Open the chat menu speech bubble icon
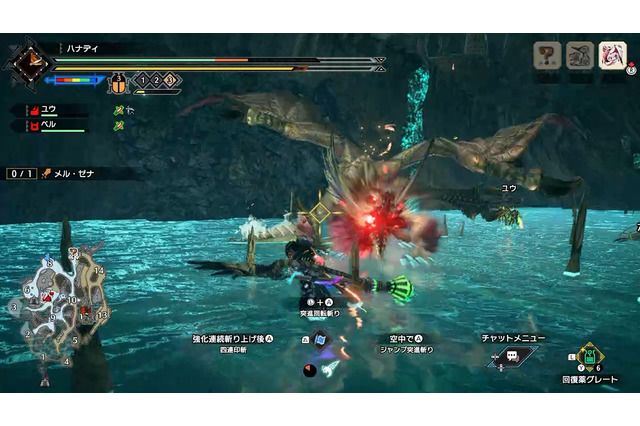 click(512, 356)
